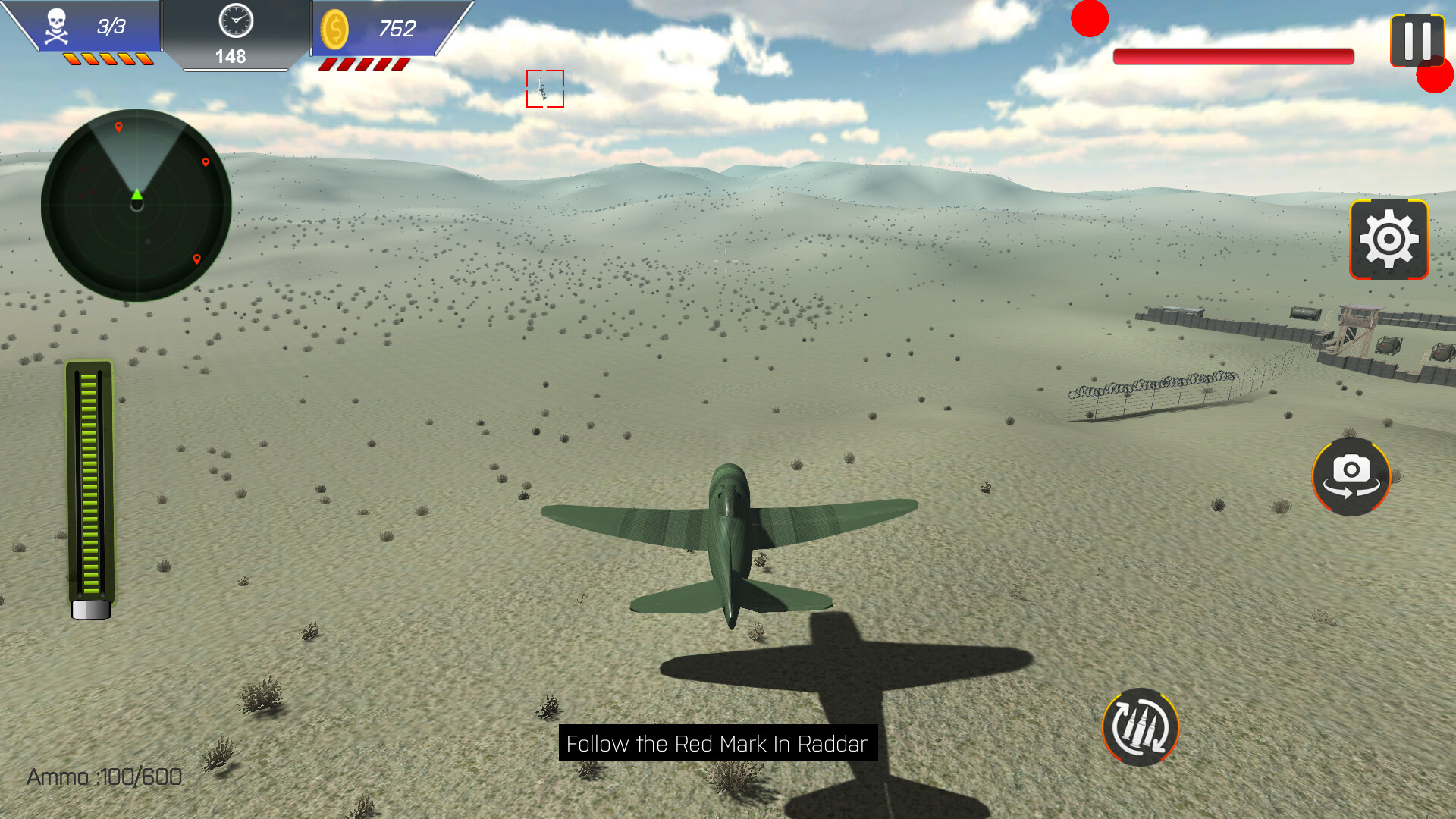This screenshot has height=819, width=1456.
Task: Open the settings gear menu
Action: 1389,240
